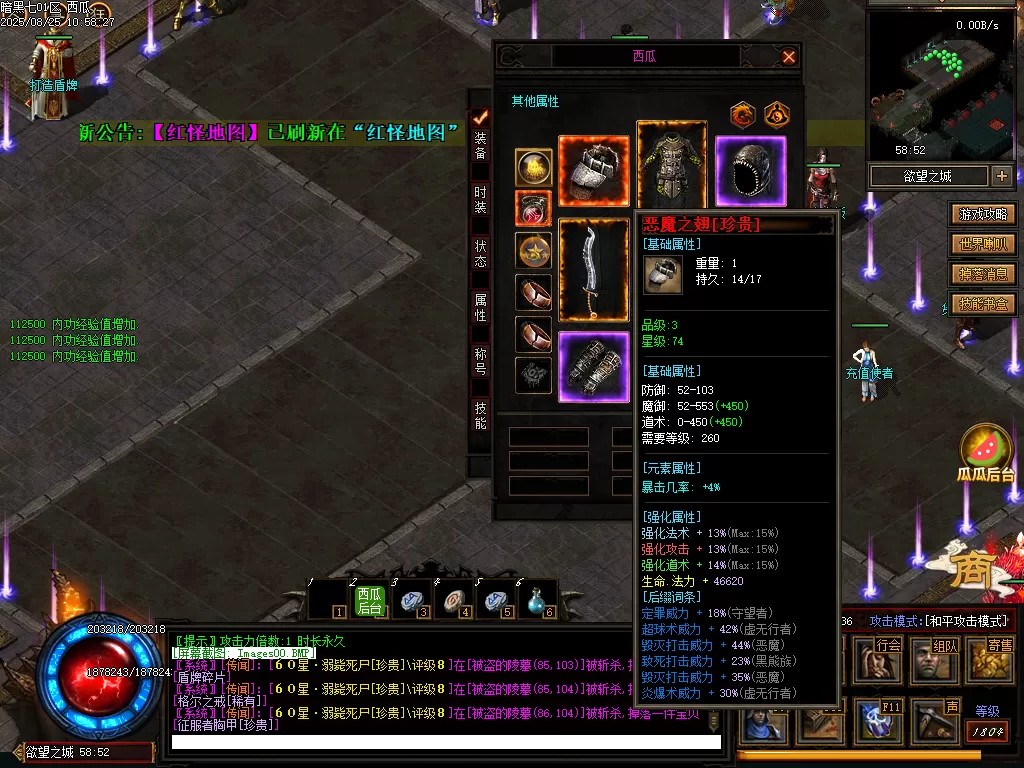This screenshot has height=768, width=1024.
Task: Open the 技能错盒 button
Action: 984,304
